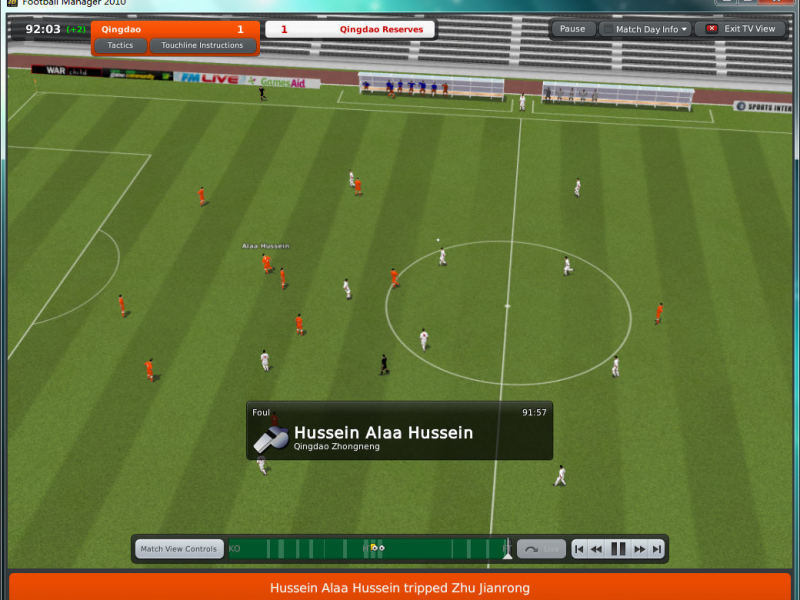Open the Match Day Info dropdown
Image resolution: width=800 pixels, height=600 pixels.
coord(645,29)
